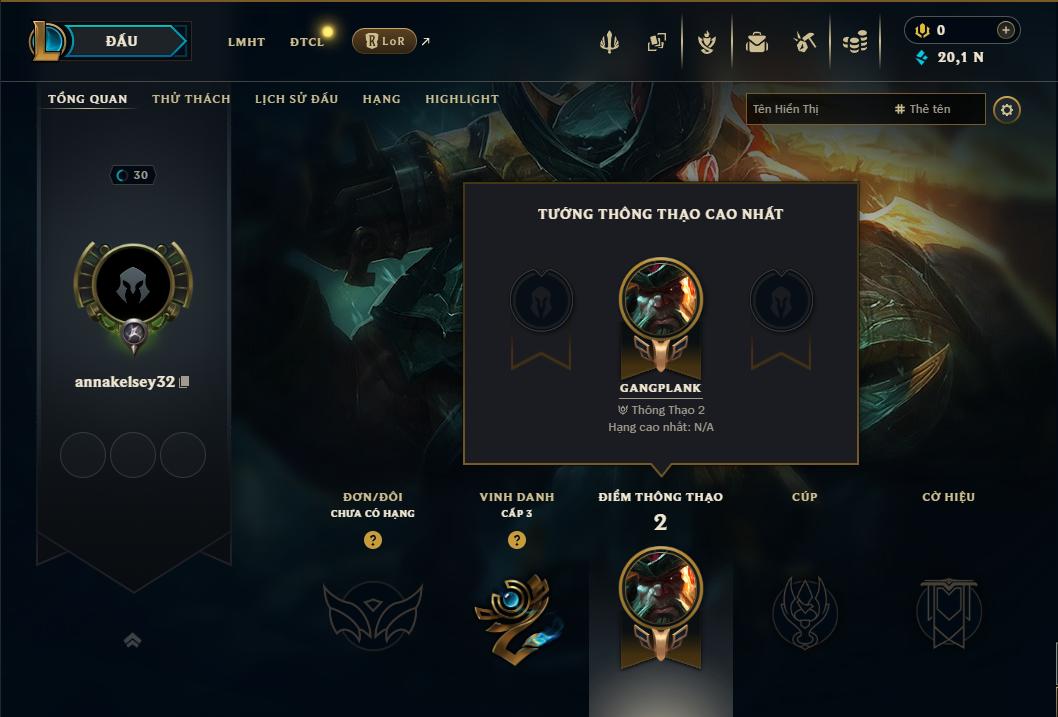Click the plus button to buy RP
The height and width of the screenshot is (717, 1058).
[x=1006, y=30]
